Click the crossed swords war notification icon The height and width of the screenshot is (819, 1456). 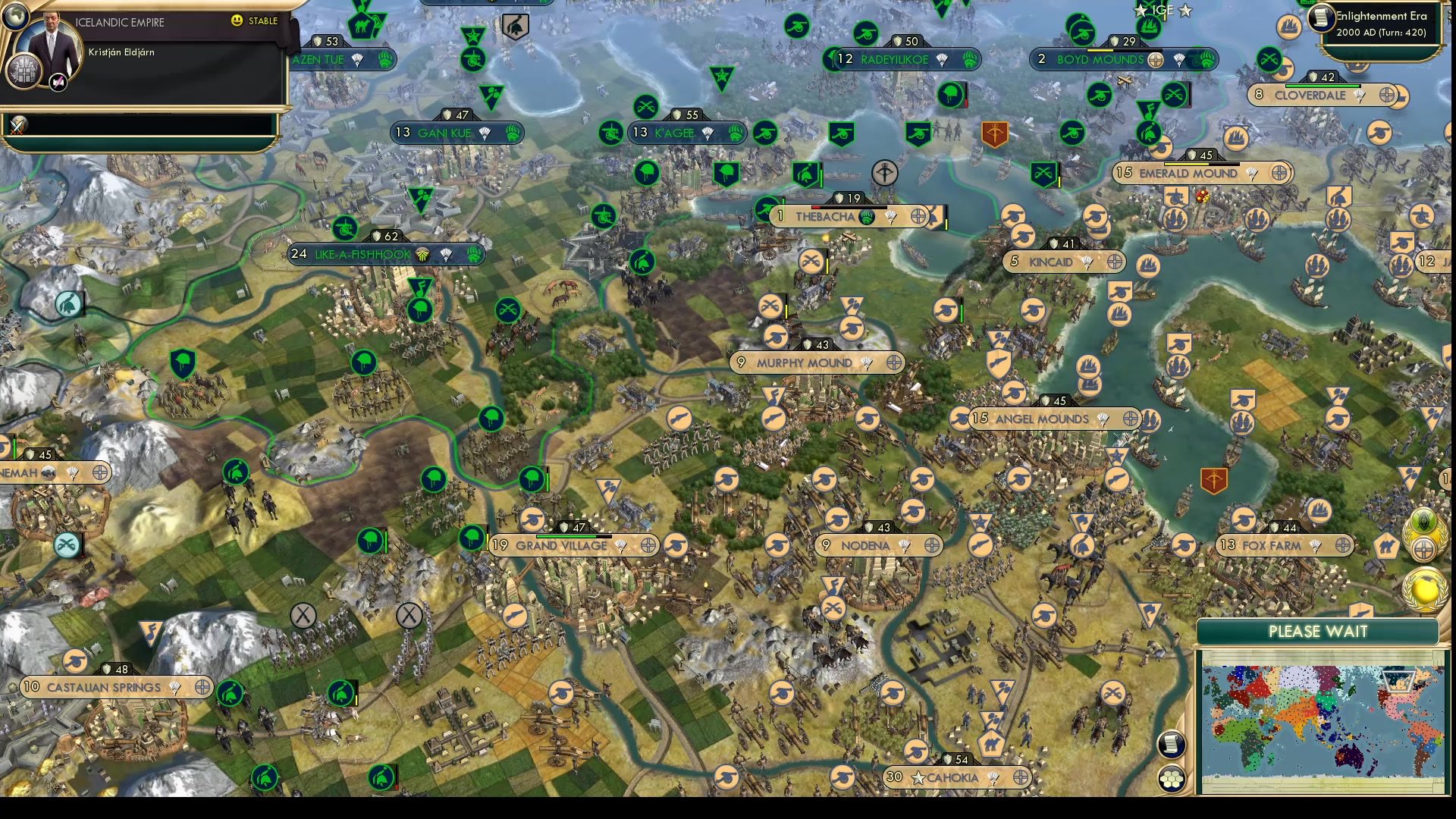pyautogui.click(x=19, y=125)
